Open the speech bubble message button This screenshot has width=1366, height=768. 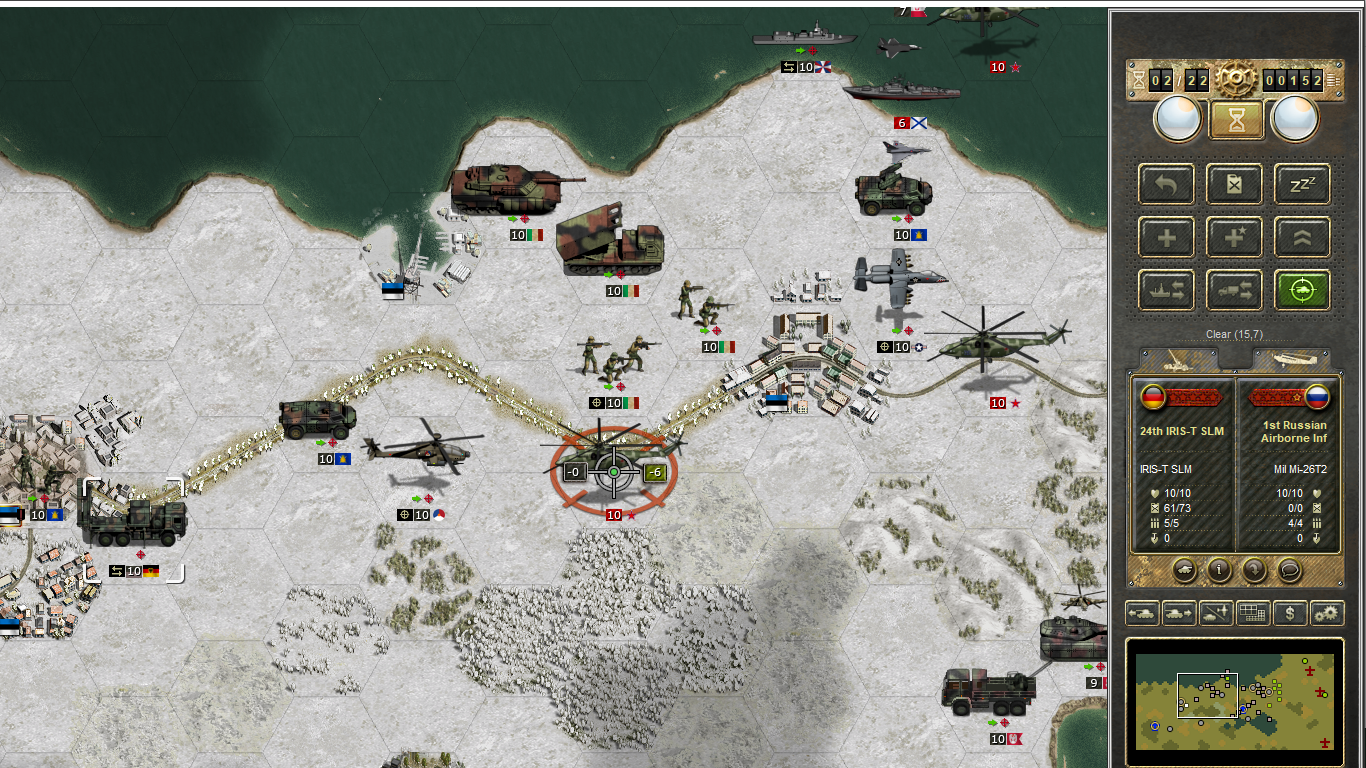(x=1289, y=570)
